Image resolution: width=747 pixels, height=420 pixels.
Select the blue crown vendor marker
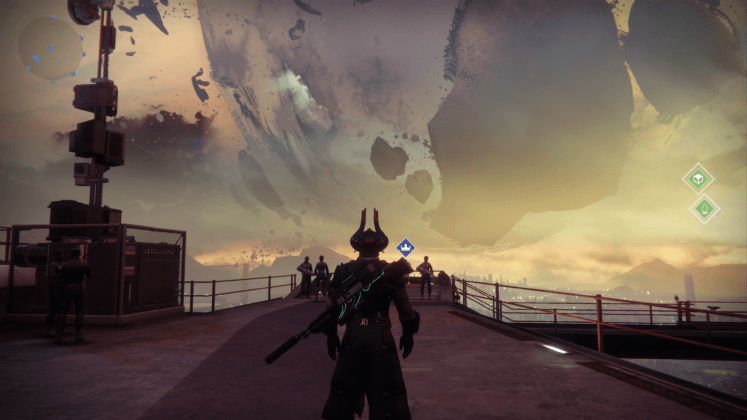(x=405, y=246)
